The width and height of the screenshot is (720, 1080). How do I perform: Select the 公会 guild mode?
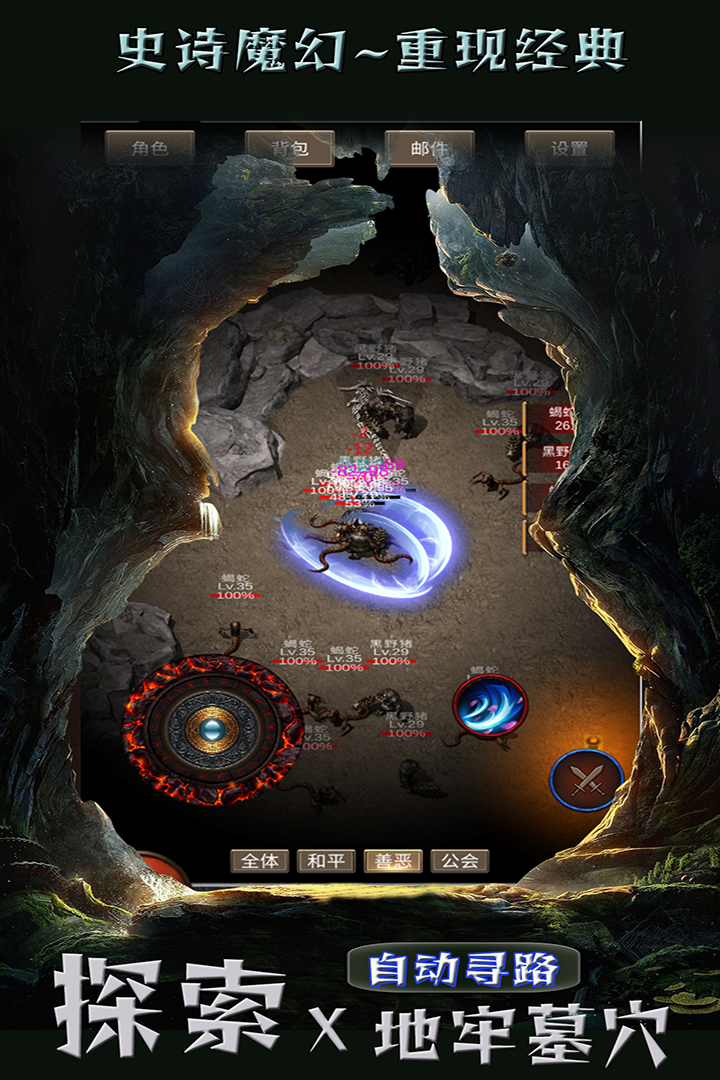460,861
